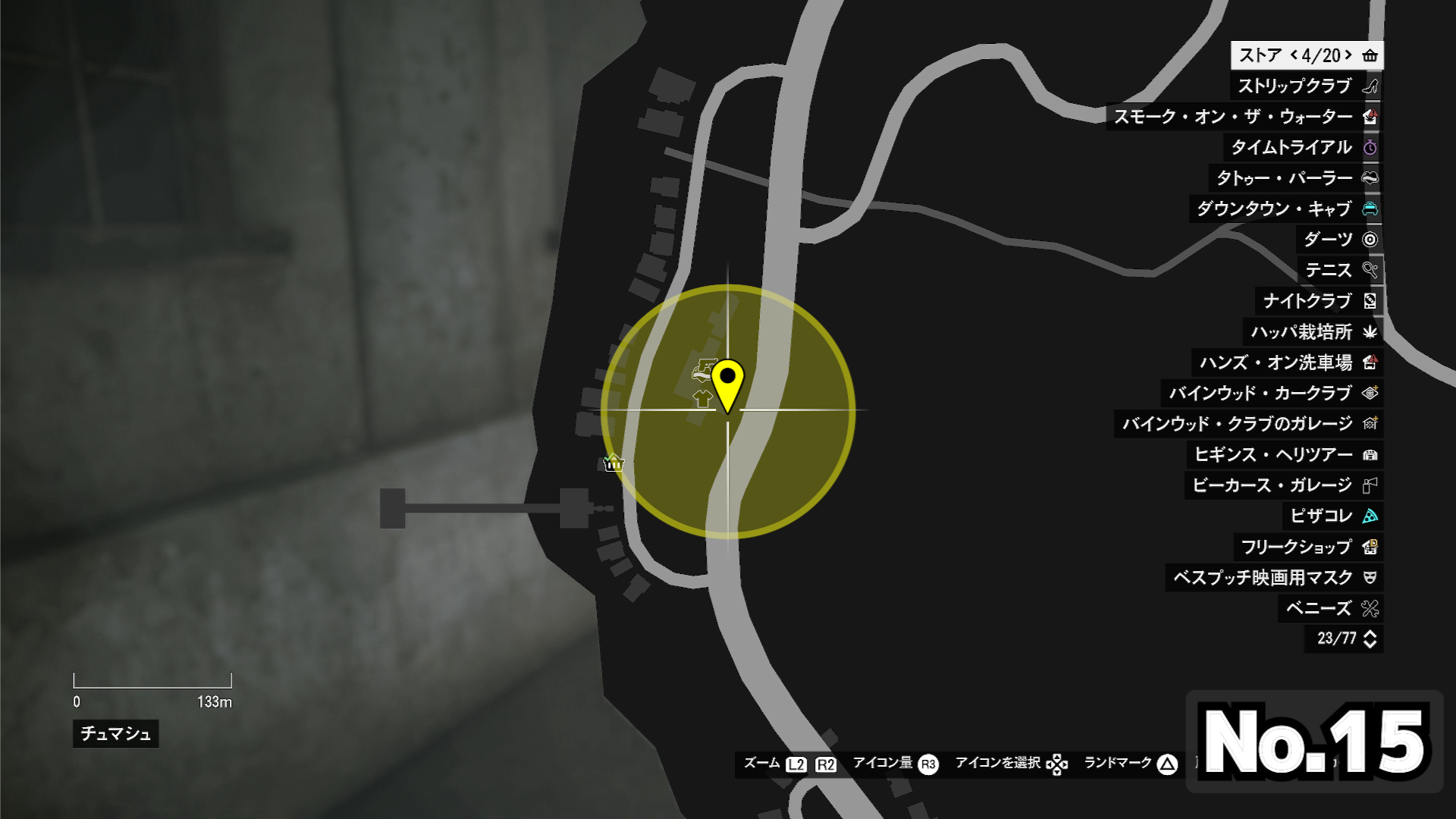The width and height of the screenshot is (1456, 819).
Task: Pick the ピザコレ legend entry
Action: 1332,516
